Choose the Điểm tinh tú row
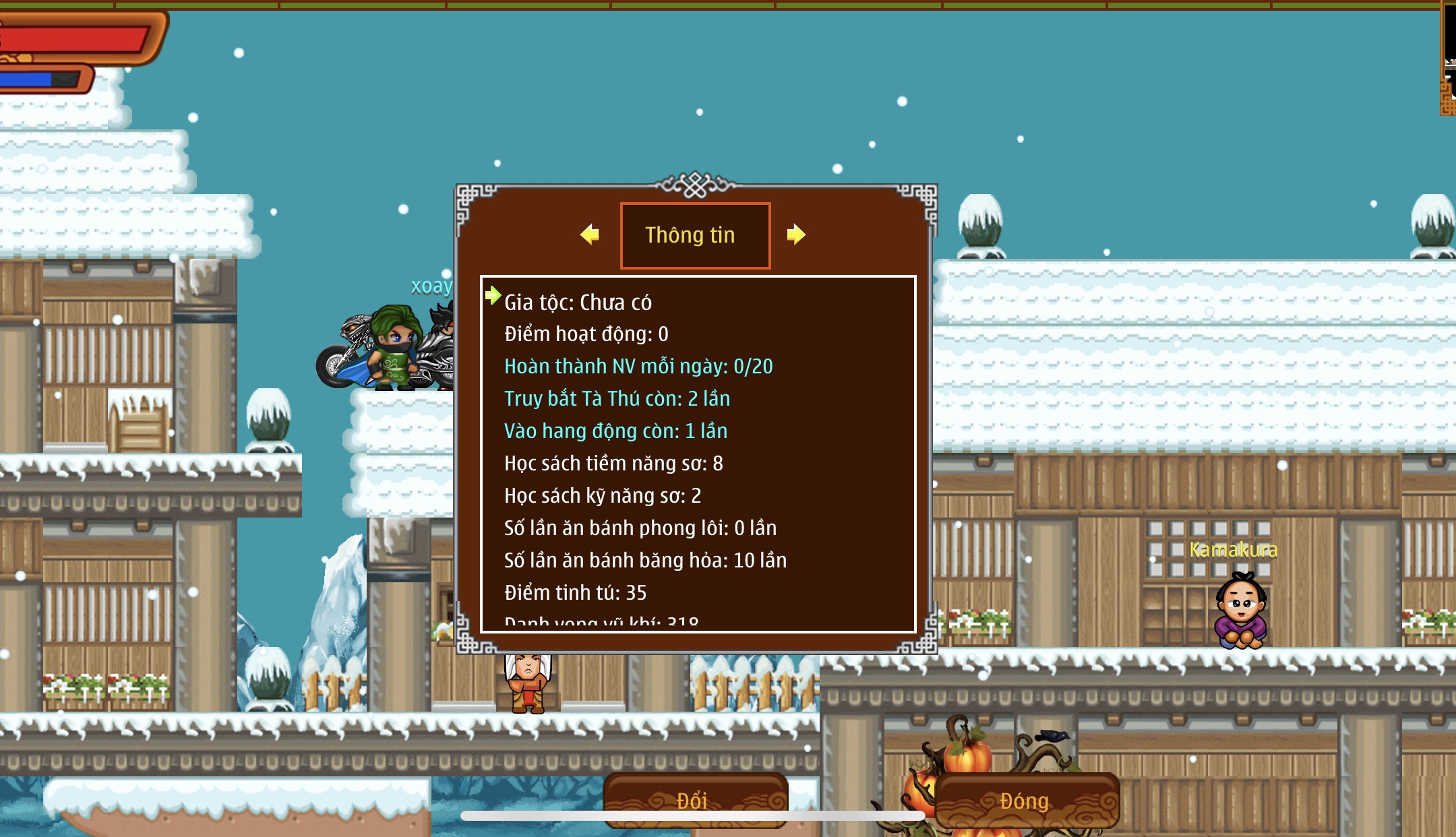This screenshot has height=837, width=1456. pyautogui.click(x=575, y=593)
